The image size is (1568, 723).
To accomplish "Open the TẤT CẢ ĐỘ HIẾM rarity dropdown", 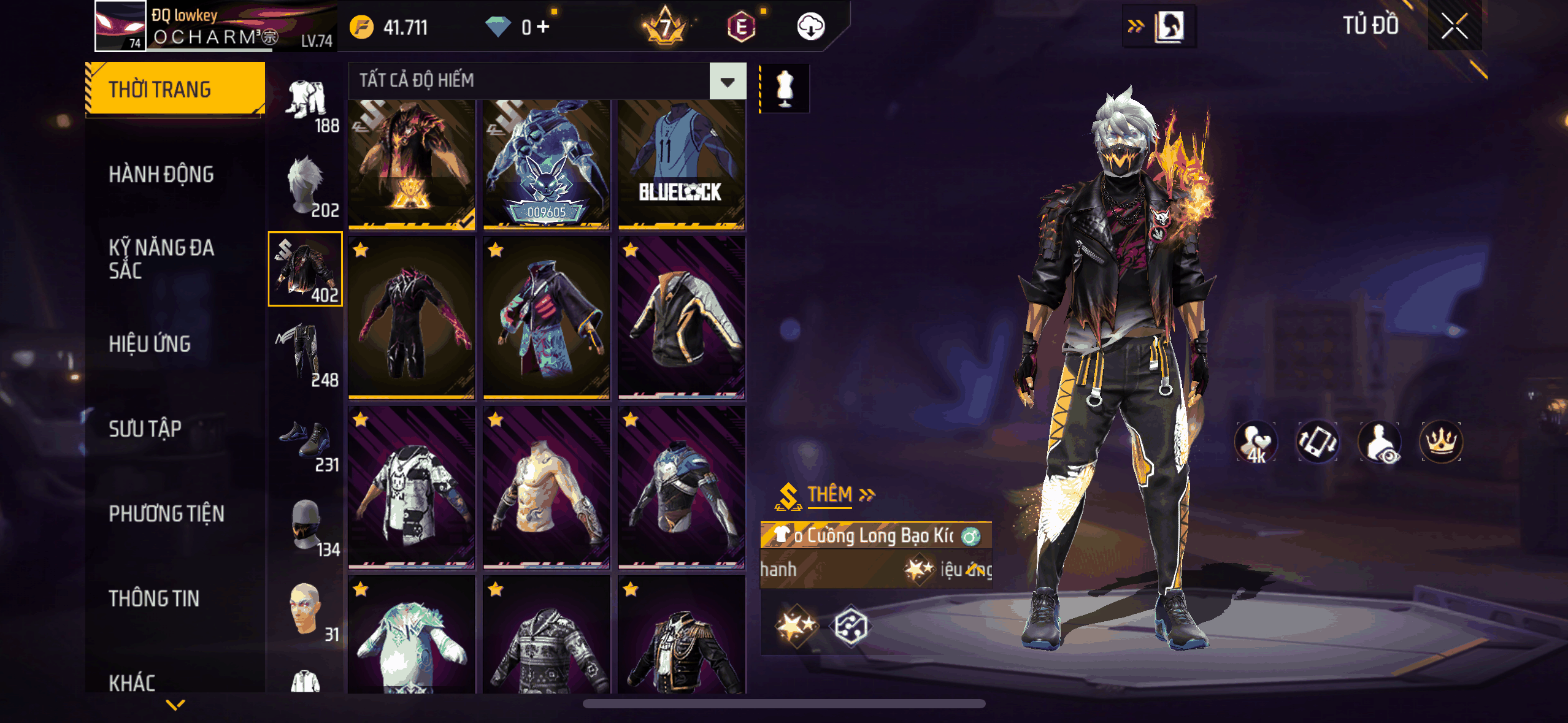I will click(x=728, y=81).
